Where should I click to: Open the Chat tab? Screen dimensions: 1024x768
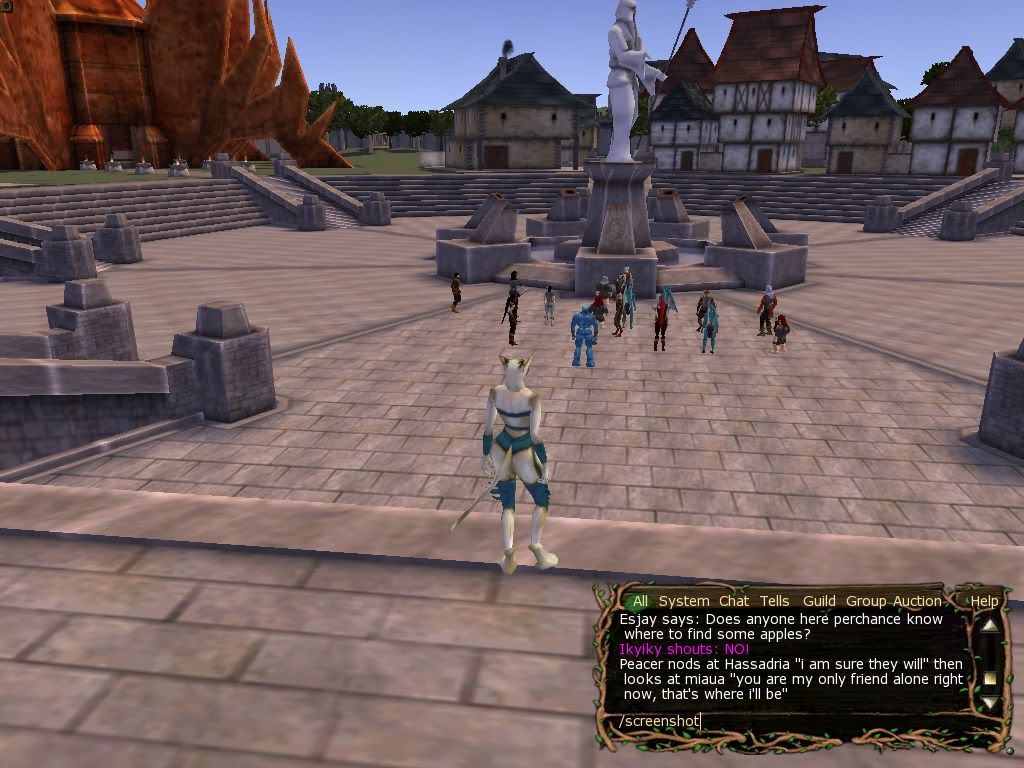pos(733,601)
